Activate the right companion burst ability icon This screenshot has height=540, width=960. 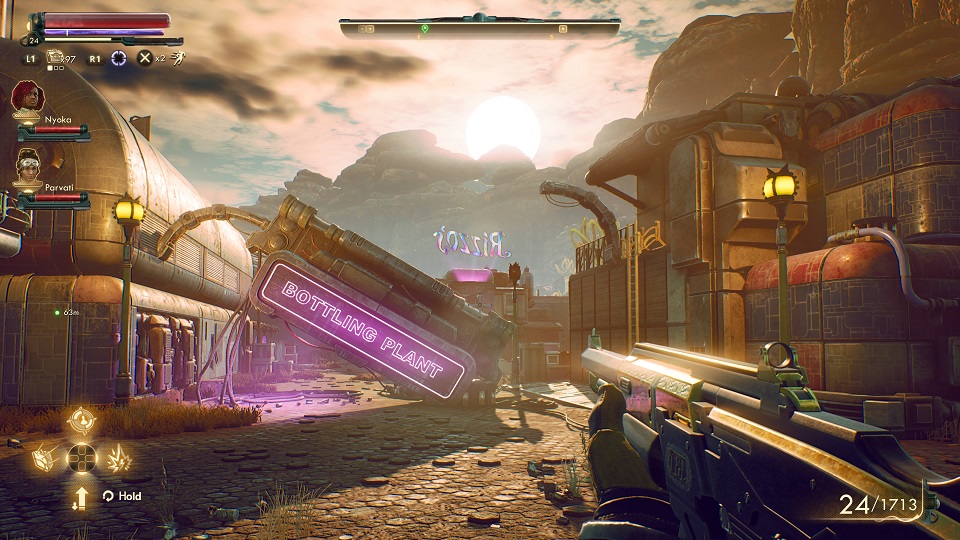pyautogui.click(x=118, y=458)
